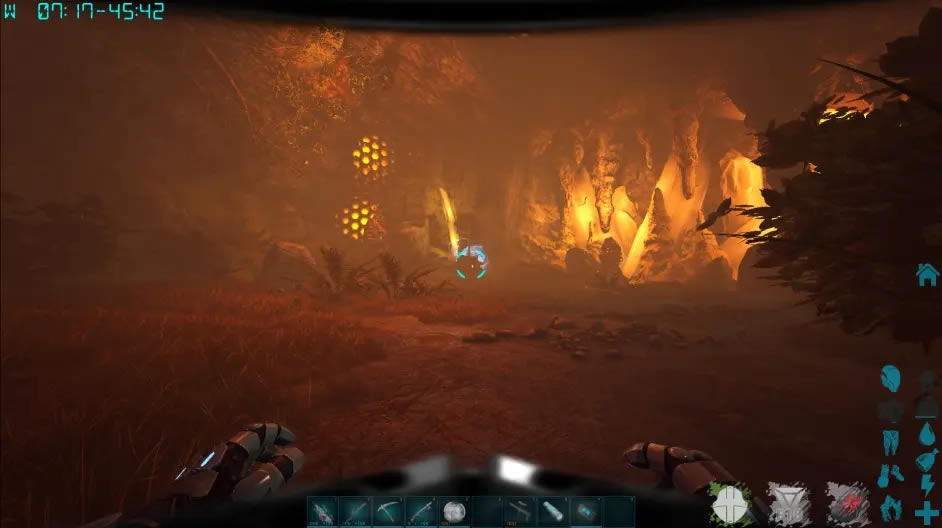The image size is (942, 528).
Task: Select the pickaxe hotbar slot
Action: pyautogui.click(x=388, y=512)
